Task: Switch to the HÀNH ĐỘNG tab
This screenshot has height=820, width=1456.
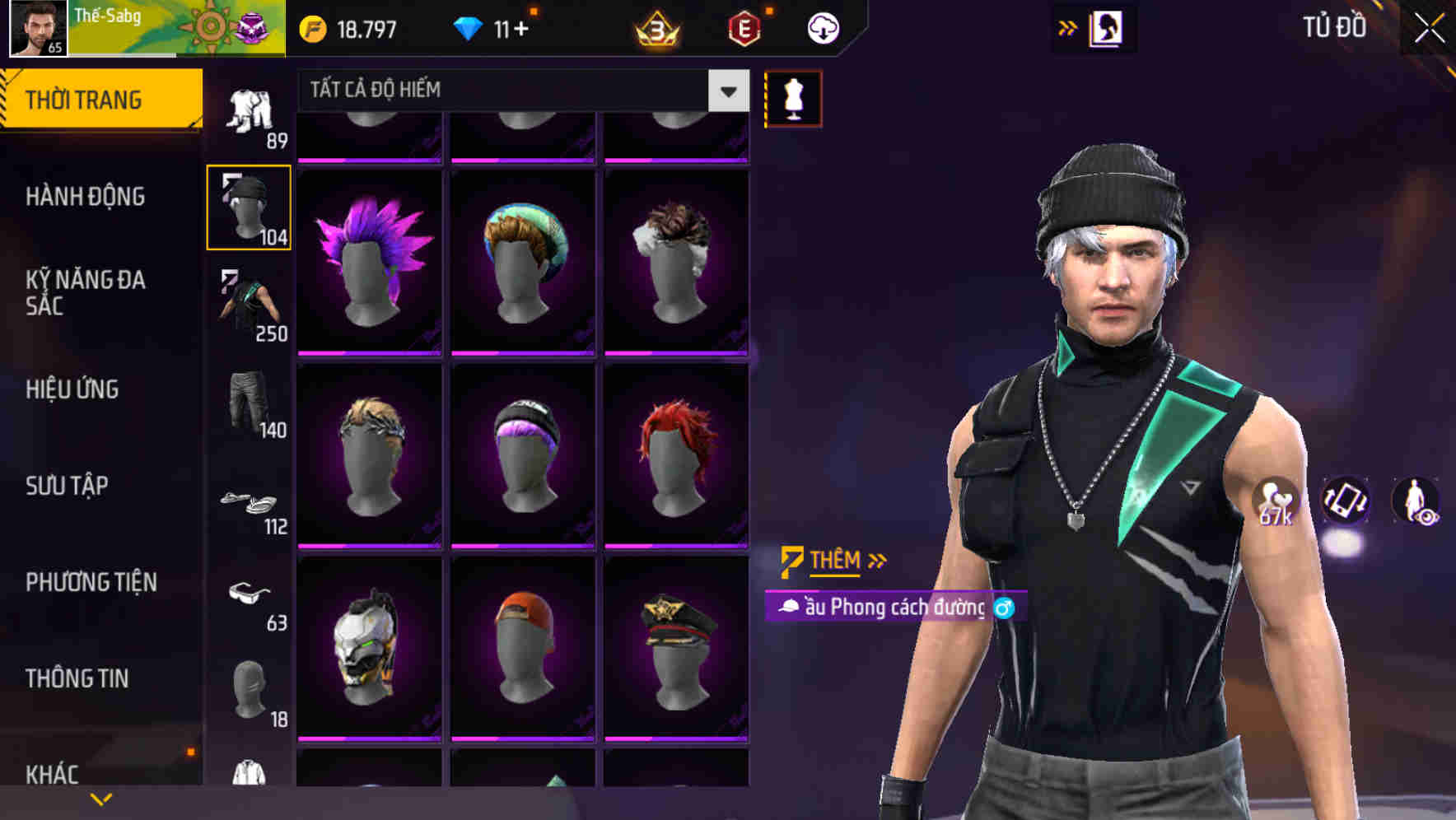Action: tap(86, 198)
